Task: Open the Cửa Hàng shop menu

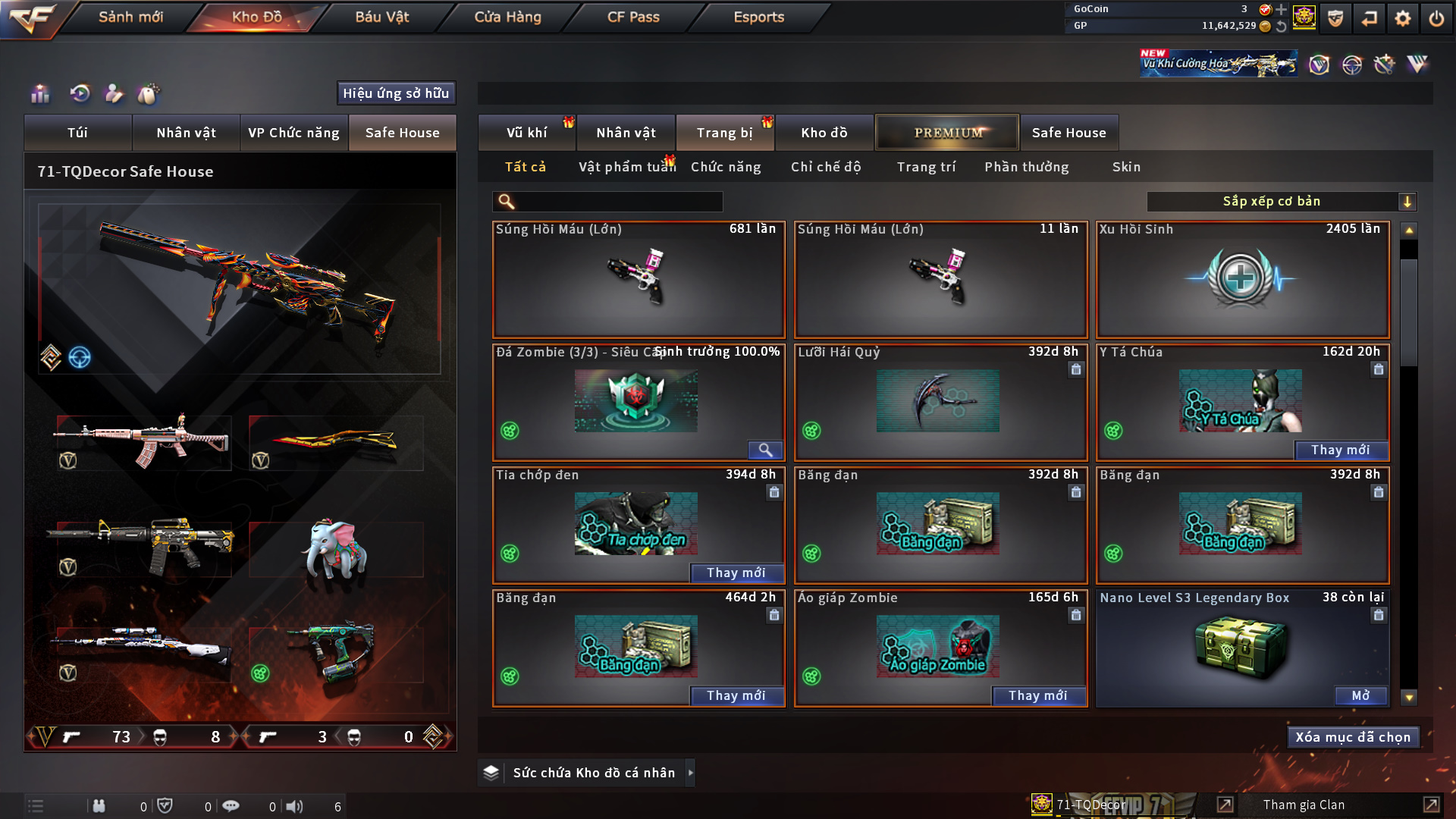Action: coord(507,17)
